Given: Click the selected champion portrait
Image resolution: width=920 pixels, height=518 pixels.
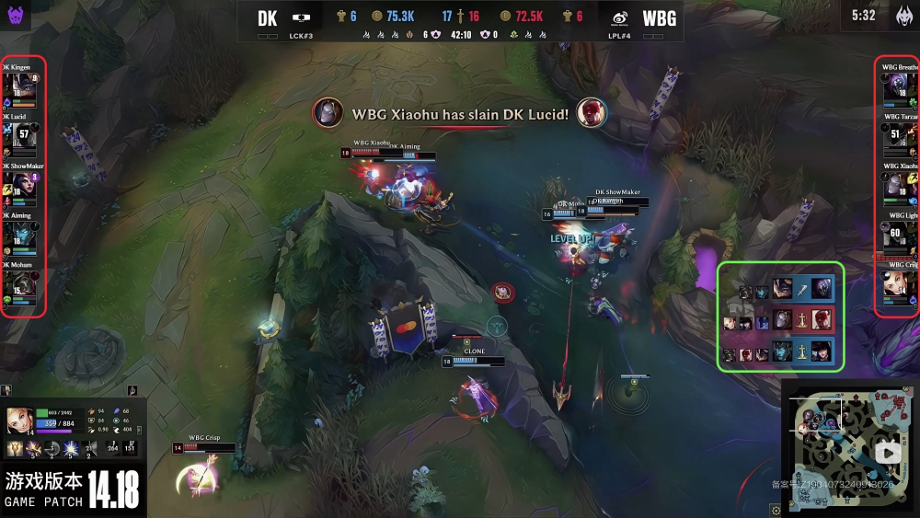Looking at the screenshot, I should pyautogui.click(x=18, y=419).
